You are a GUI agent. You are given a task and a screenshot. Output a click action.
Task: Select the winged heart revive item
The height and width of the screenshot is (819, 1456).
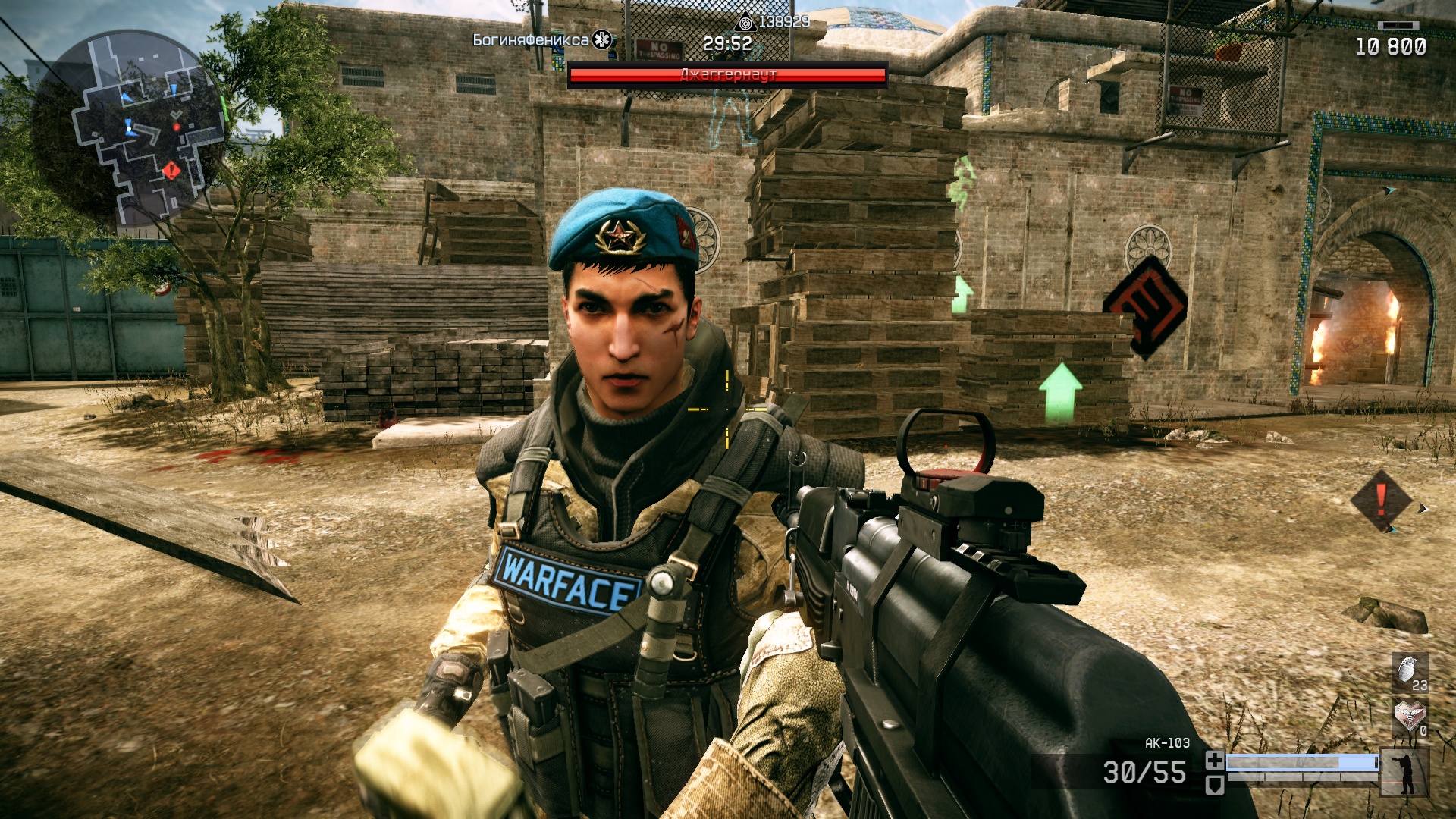pos(1410,716)
